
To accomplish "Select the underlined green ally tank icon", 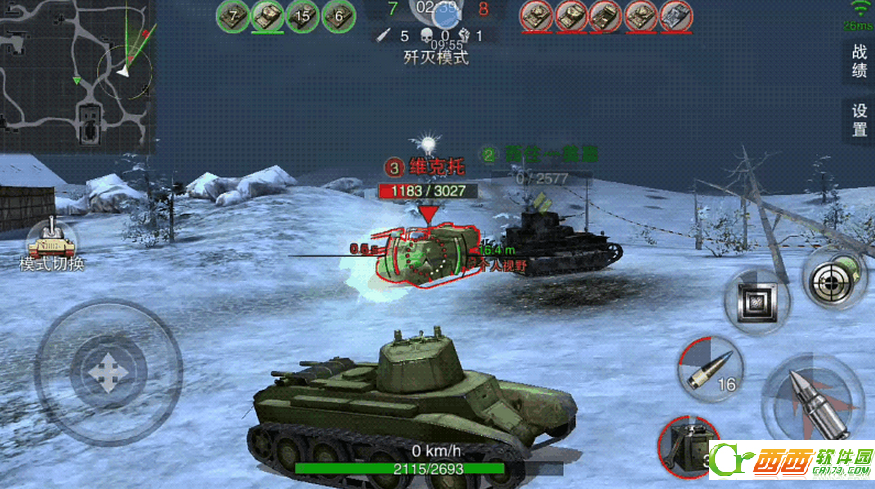I will [x=267, y=15].
